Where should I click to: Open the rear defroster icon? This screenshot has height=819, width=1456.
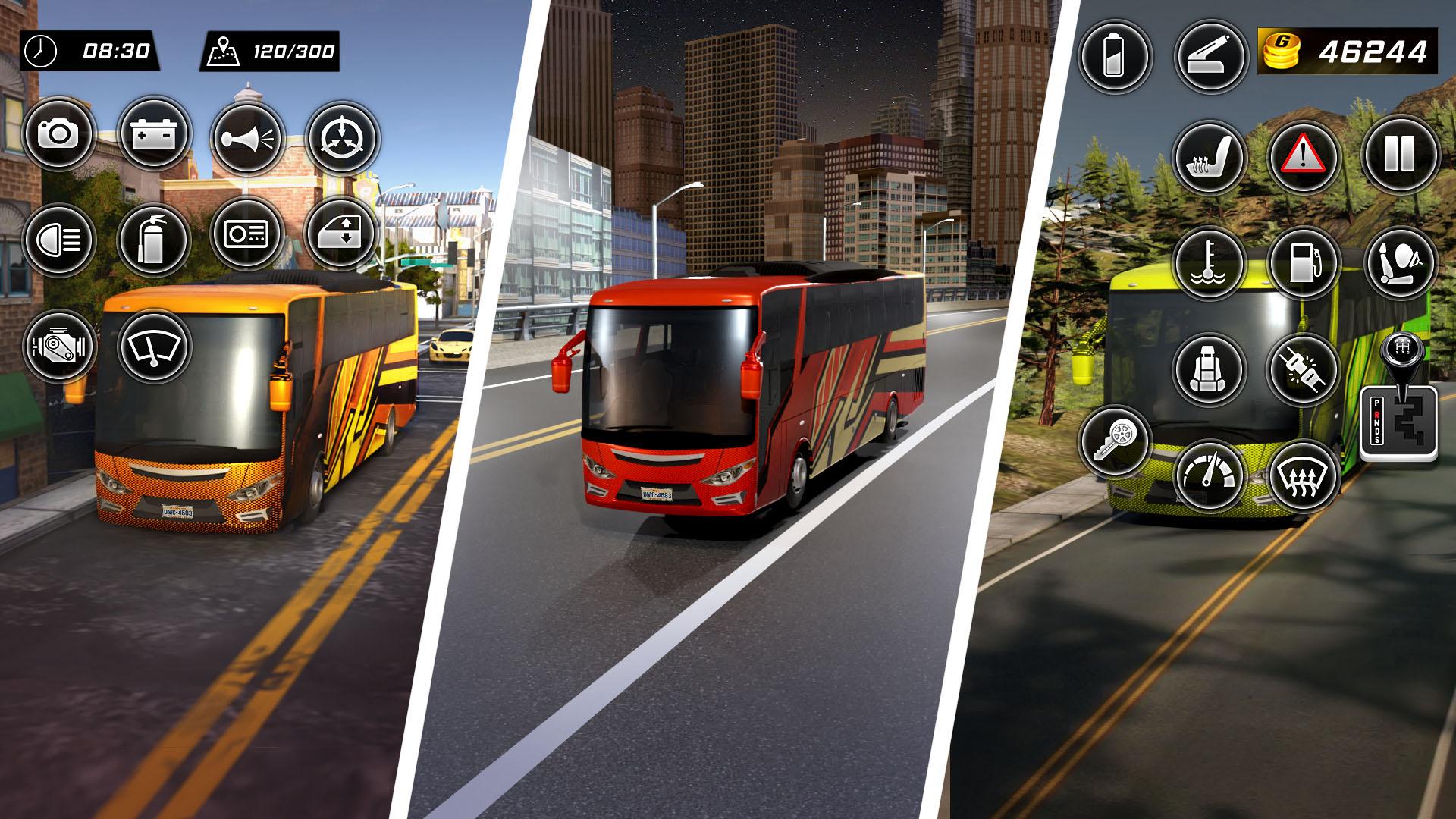click(x=1304, y=478)
